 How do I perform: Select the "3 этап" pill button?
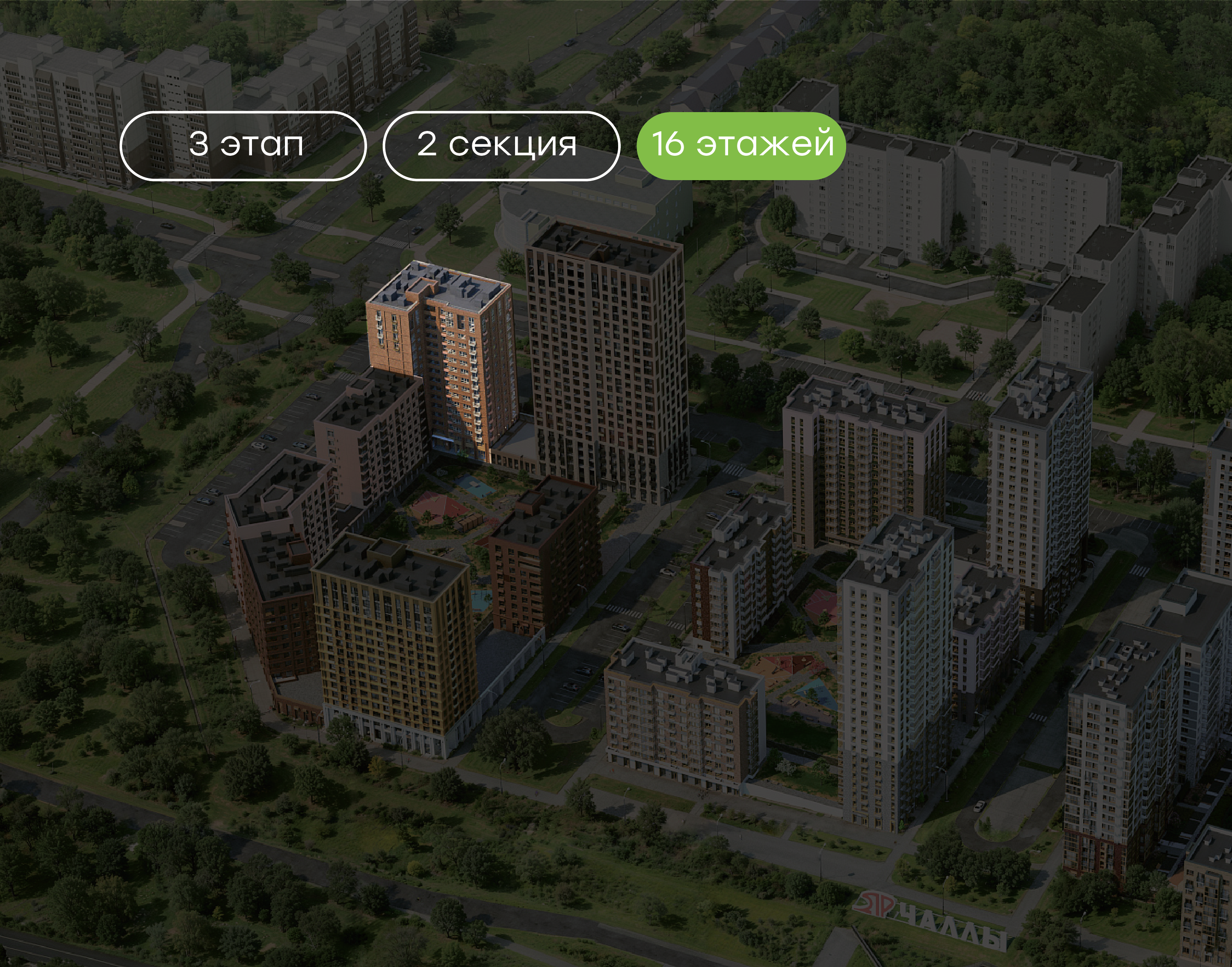(243, 146)
